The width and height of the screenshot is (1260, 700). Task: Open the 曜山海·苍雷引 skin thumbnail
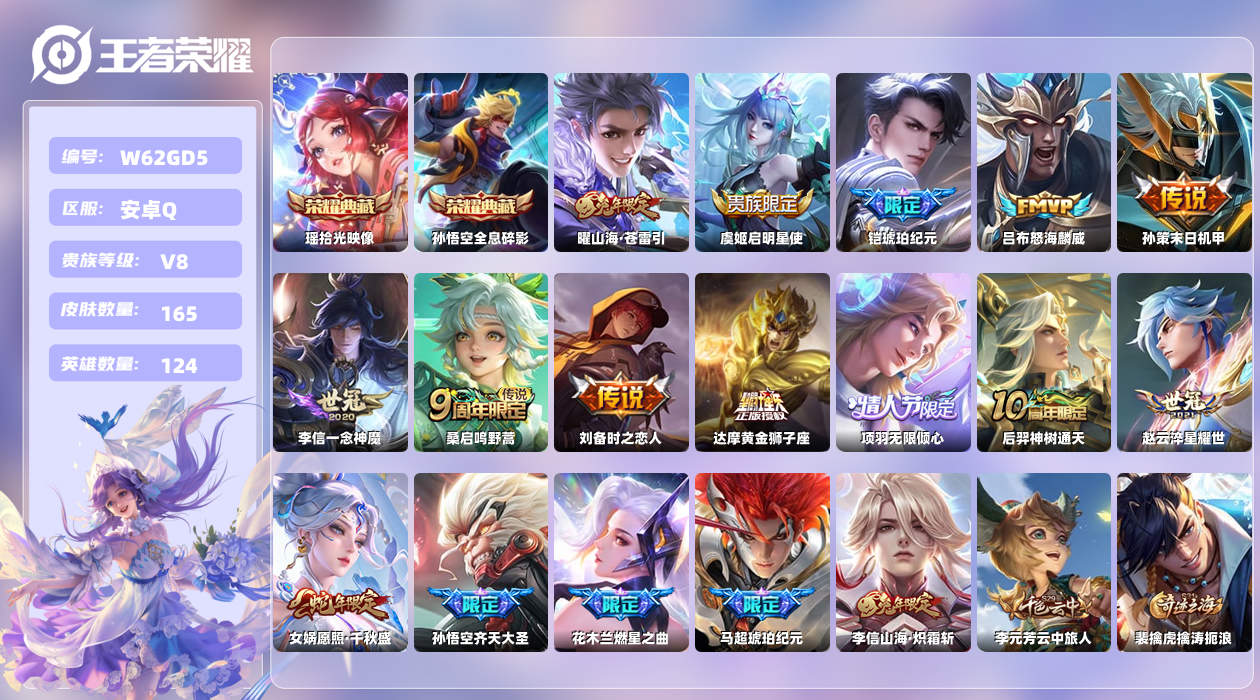[621, 162]
